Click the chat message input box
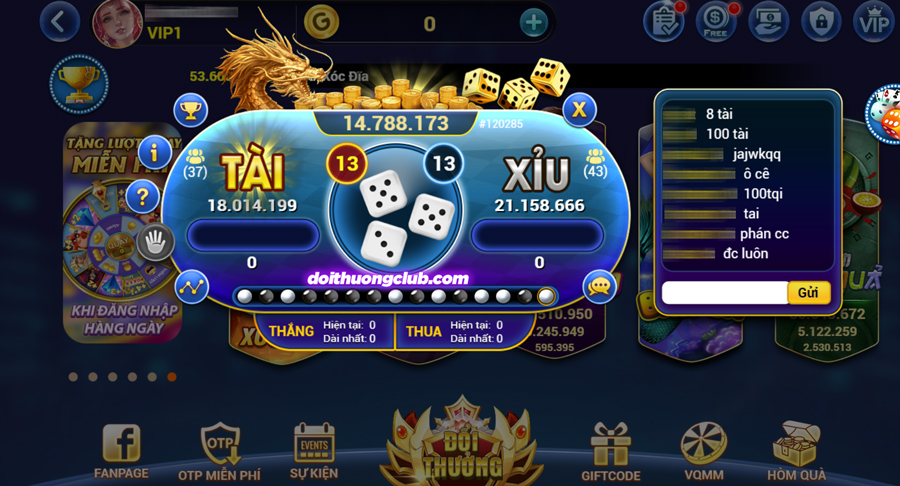This screenshot has height=486, width=900. tap(724, 293)
